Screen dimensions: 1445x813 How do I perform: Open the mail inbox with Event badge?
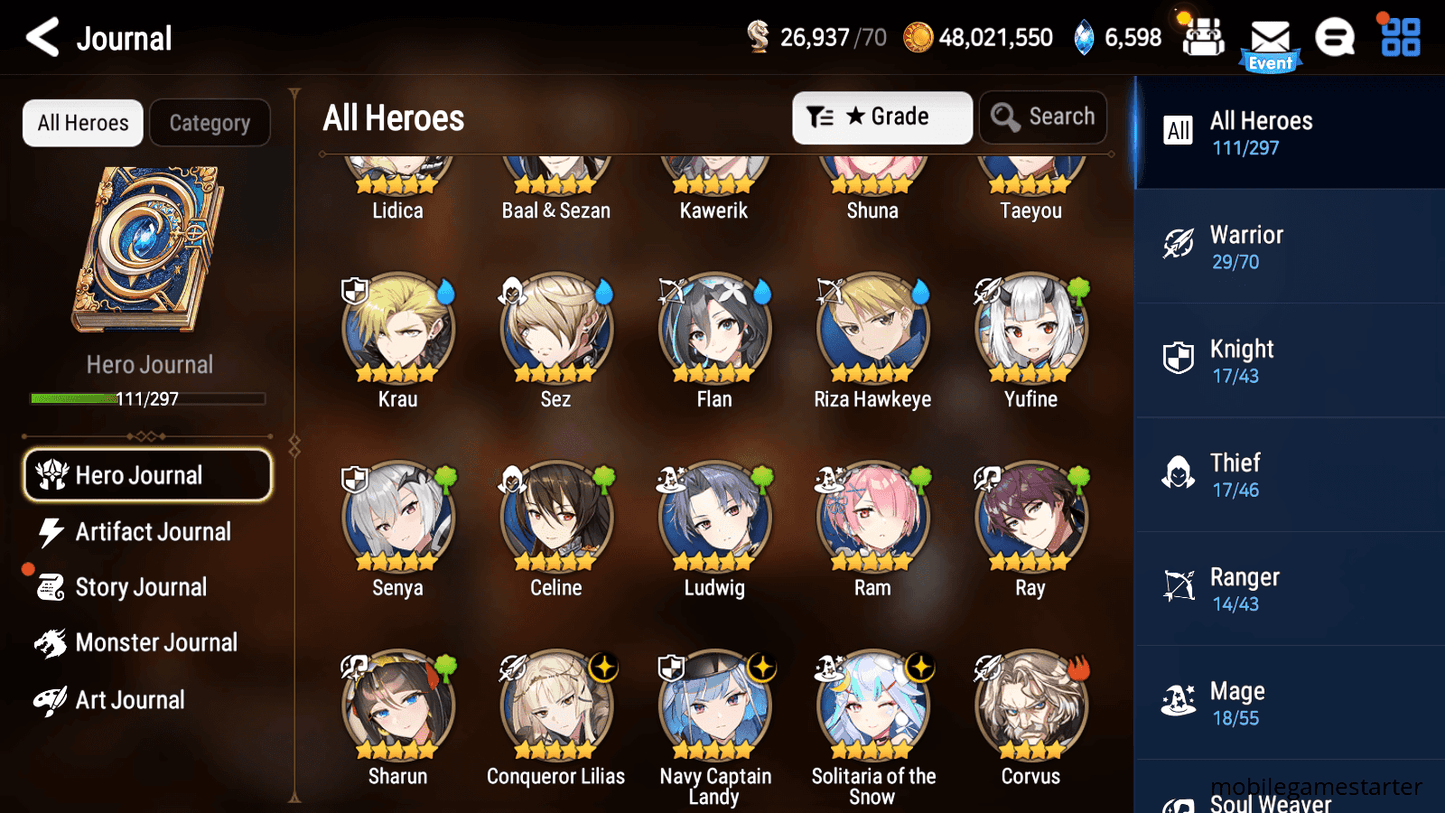point(1270,38)
